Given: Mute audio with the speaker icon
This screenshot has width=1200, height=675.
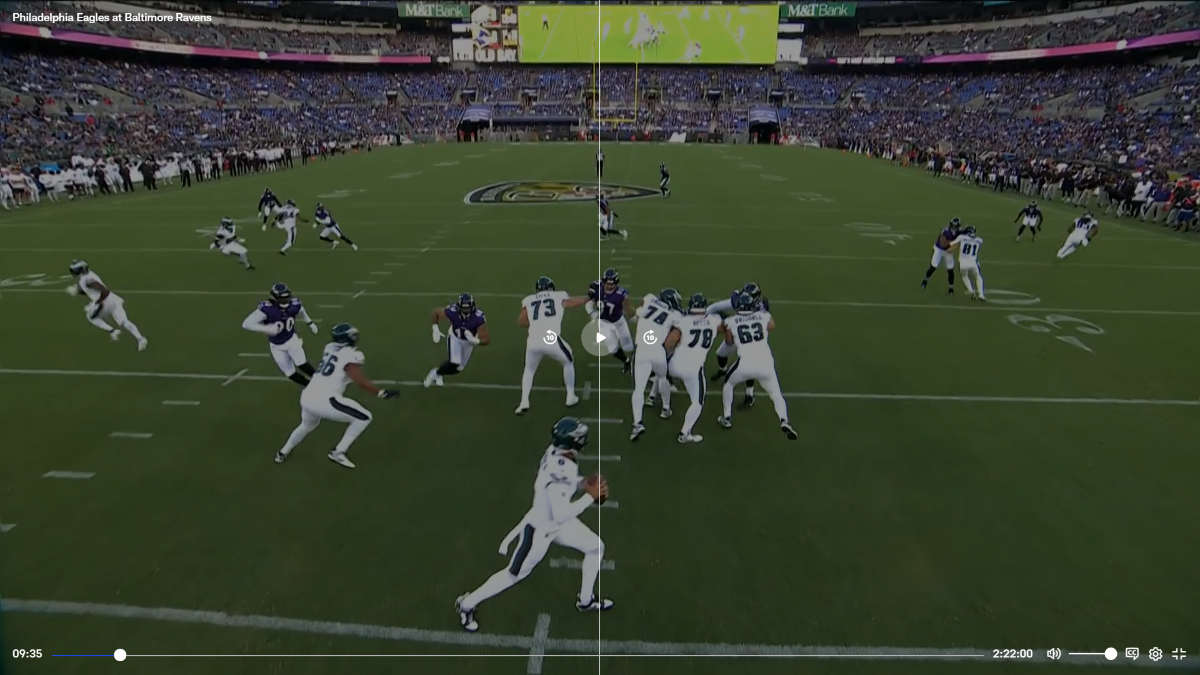Looking at the screenshot, I should [x=1053, y=654].
